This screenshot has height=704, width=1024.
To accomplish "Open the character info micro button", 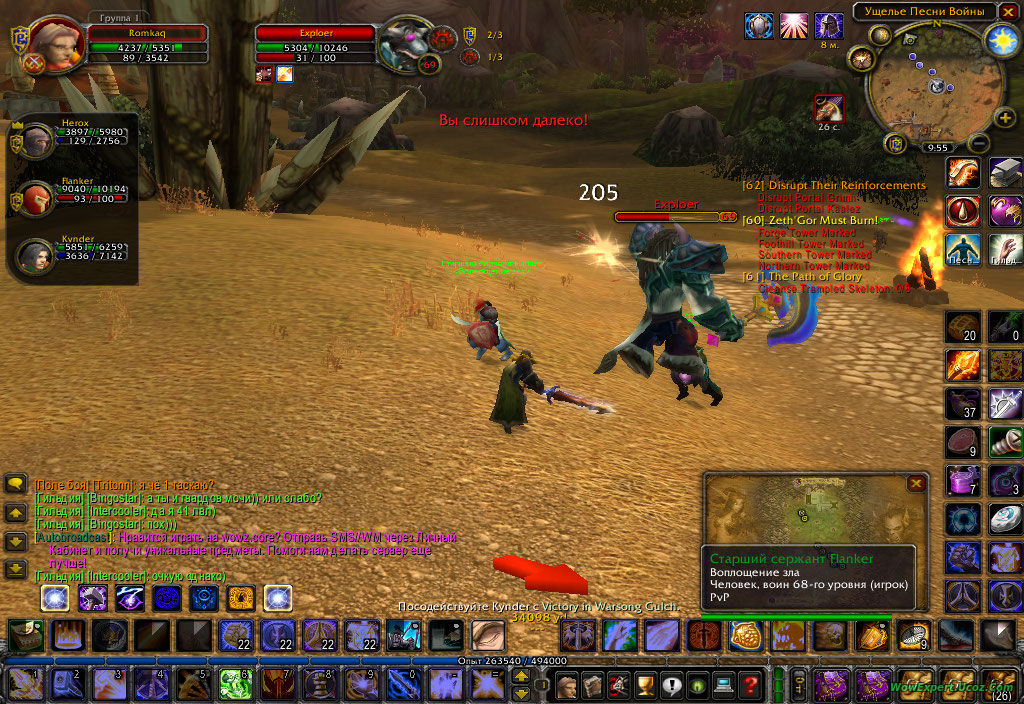I will 567,685.
